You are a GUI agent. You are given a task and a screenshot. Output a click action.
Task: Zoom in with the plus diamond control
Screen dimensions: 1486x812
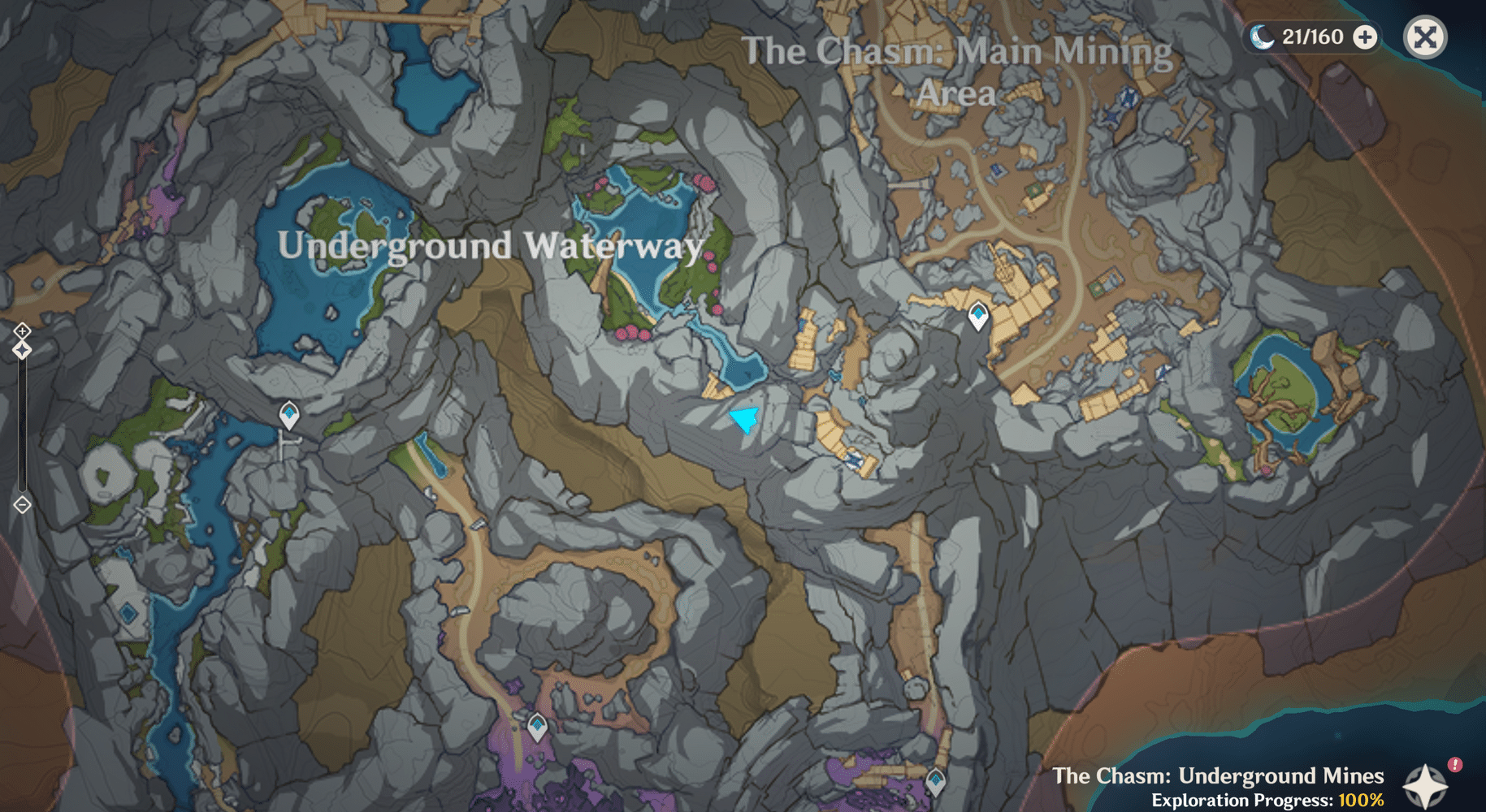21,330
